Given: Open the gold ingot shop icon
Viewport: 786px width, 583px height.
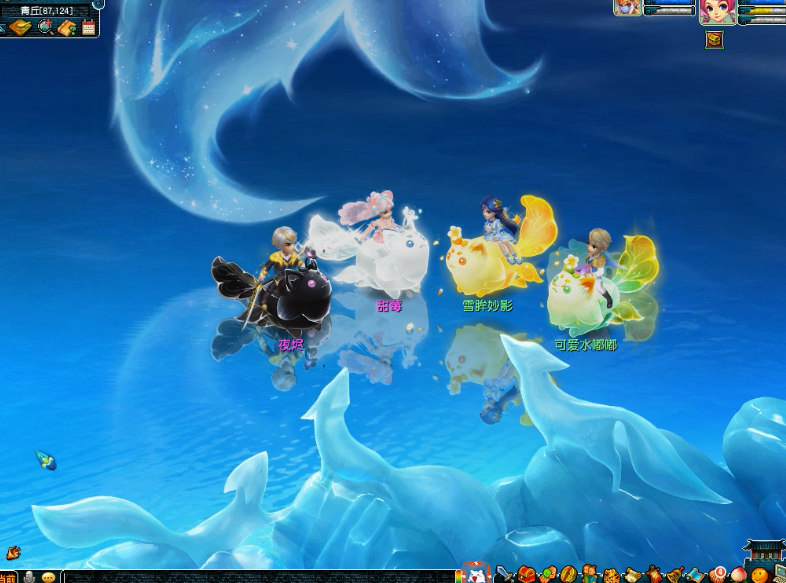Looking at the screenshot, I should point(20,27).
